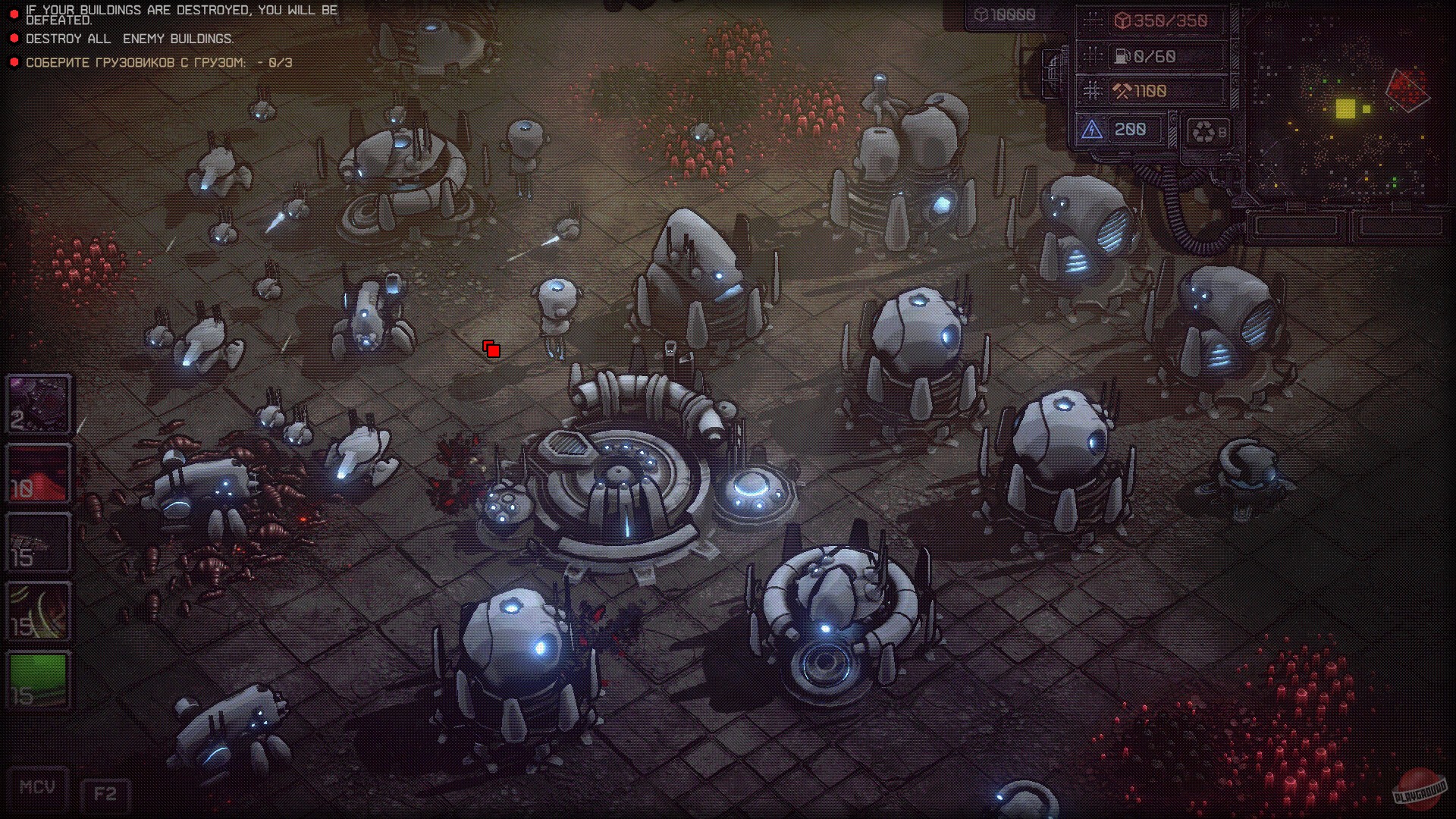This screenshot has width=1456, height=819.
Task: Toggle the marker beside the СОБЕРИТЕ ГРУЗОВИКОВ objective
Action: (14, 64)
